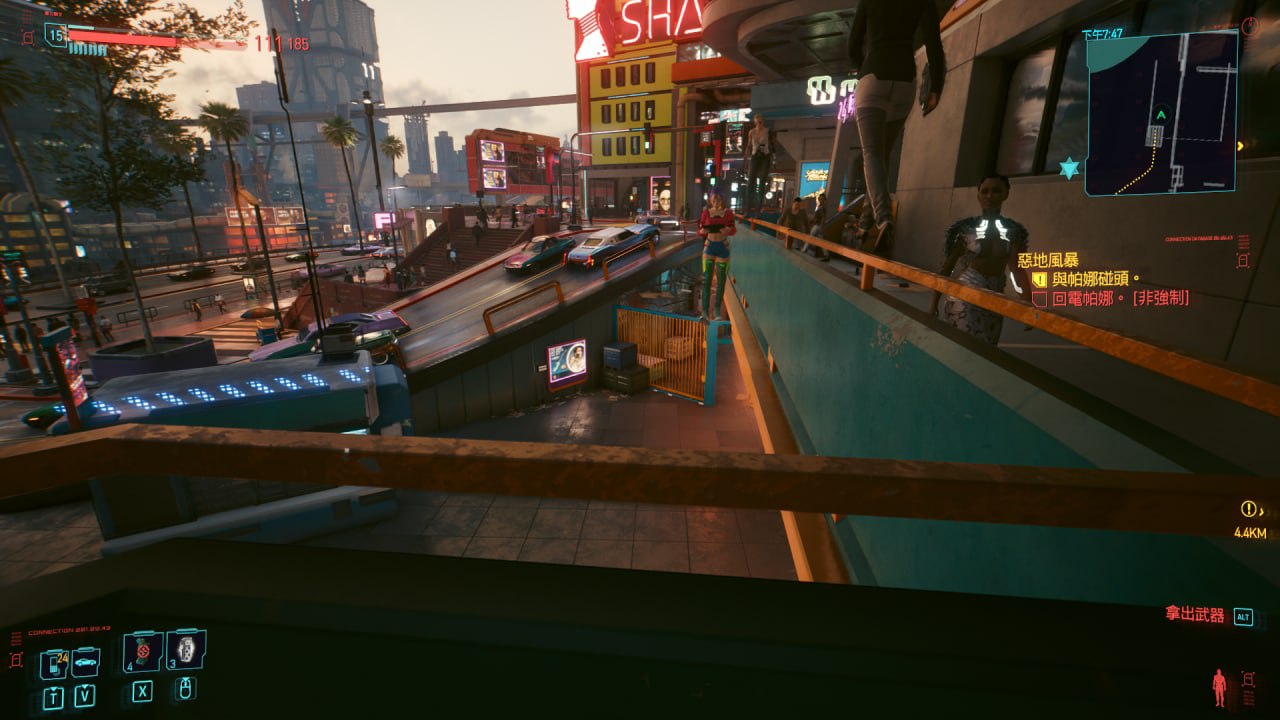
Task: Click the red body stance indicator
Action: pyautogui.click(x=1219, y=686)
